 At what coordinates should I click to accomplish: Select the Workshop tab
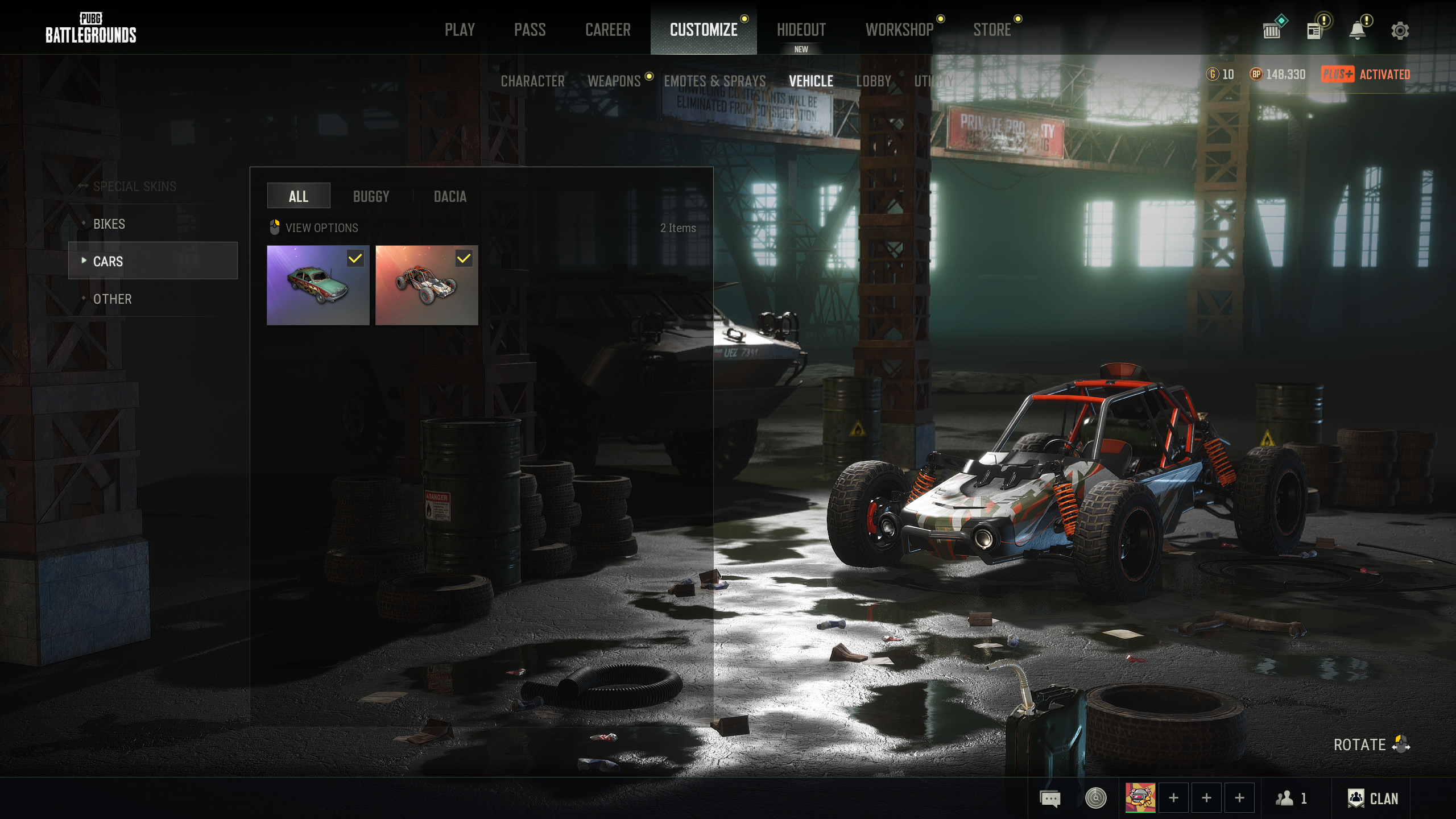(899, 30)
